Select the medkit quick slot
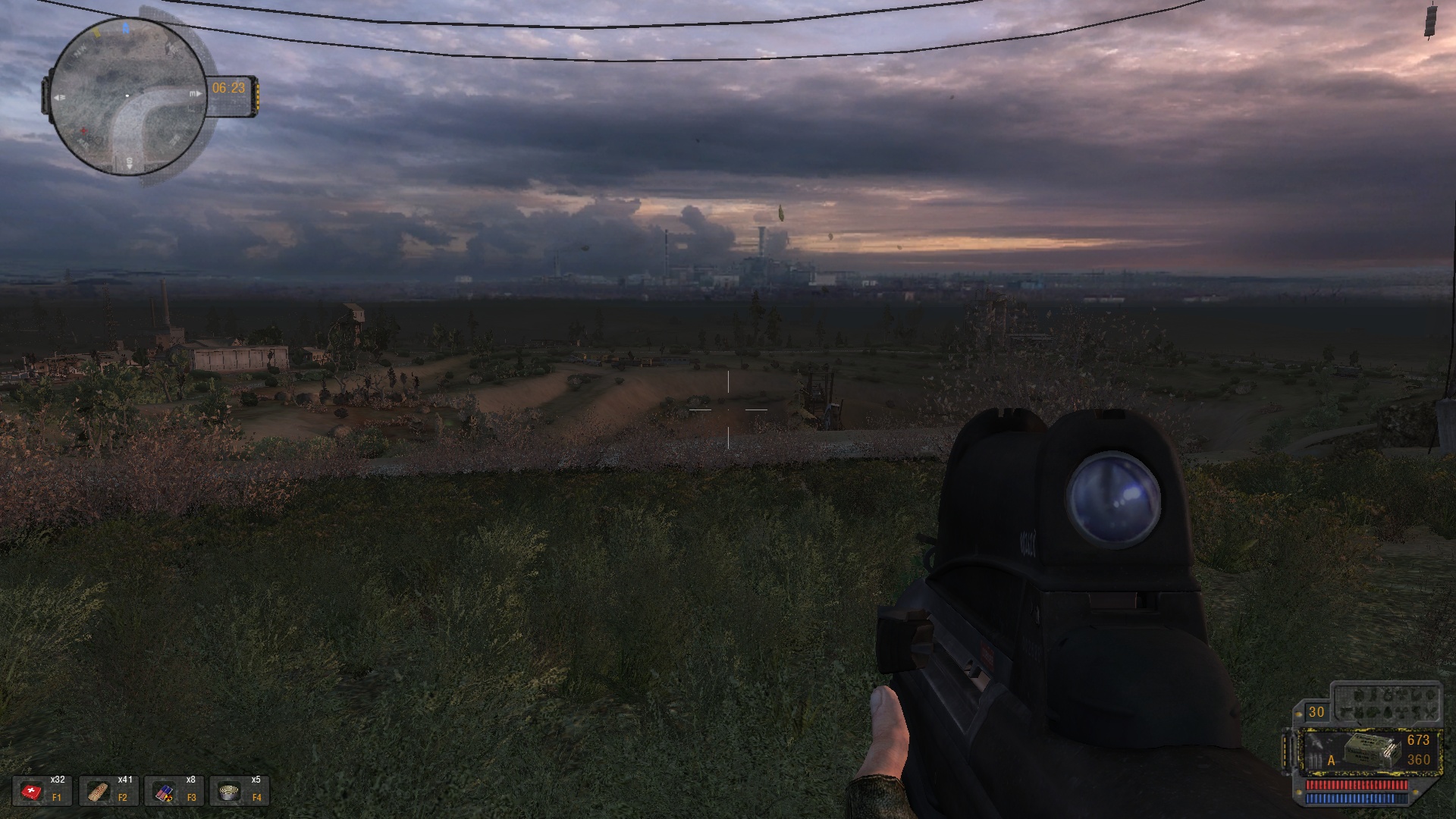Screen dimensions: 1456x819 coord(33,792)
